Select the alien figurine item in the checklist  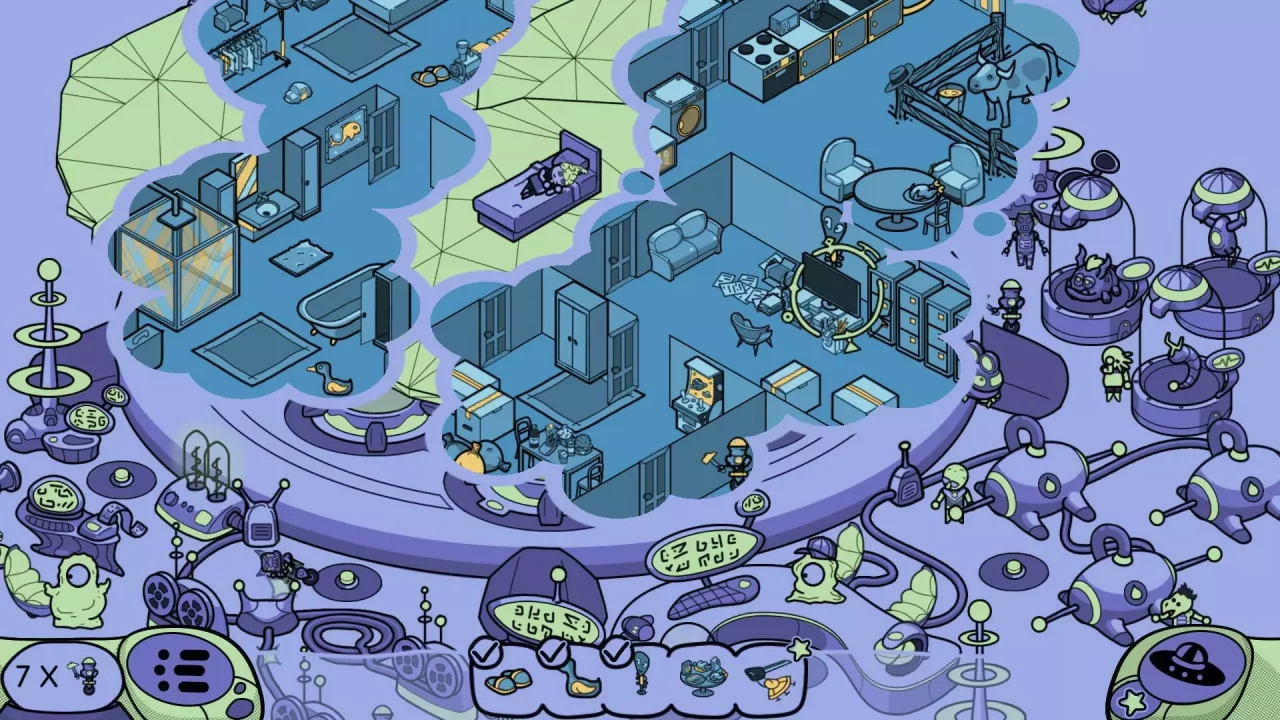tap(642, 675)
